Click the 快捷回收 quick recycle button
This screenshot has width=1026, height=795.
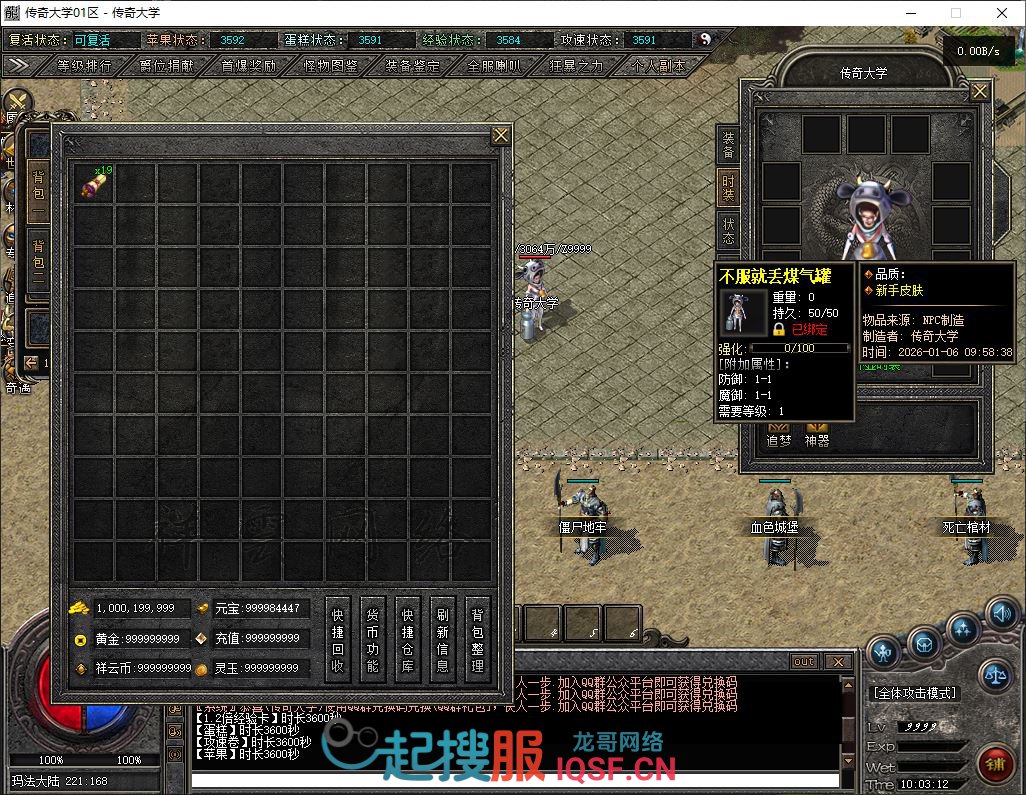click(x=338, y=640)
